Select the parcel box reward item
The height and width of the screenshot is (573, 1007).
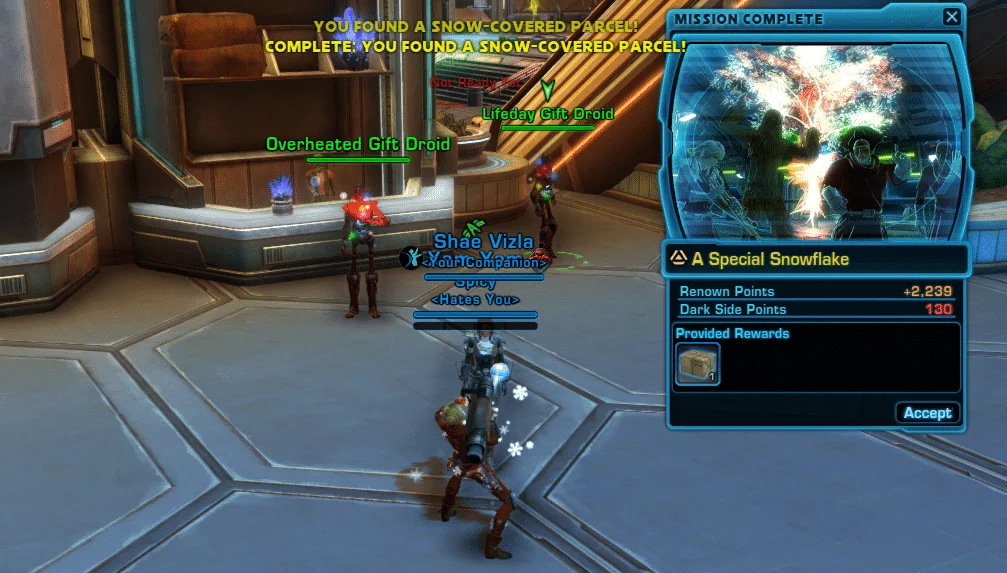(x=696, y=364)
